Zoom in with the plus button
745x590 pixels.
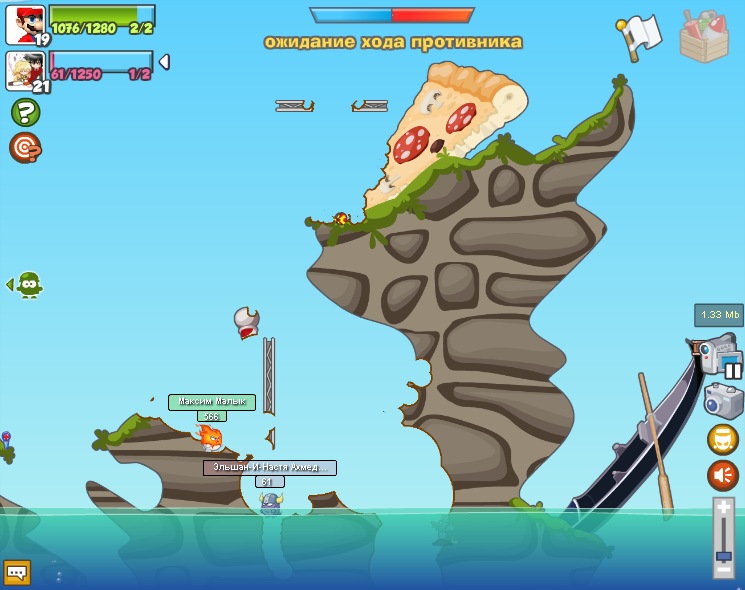[724, 509]
